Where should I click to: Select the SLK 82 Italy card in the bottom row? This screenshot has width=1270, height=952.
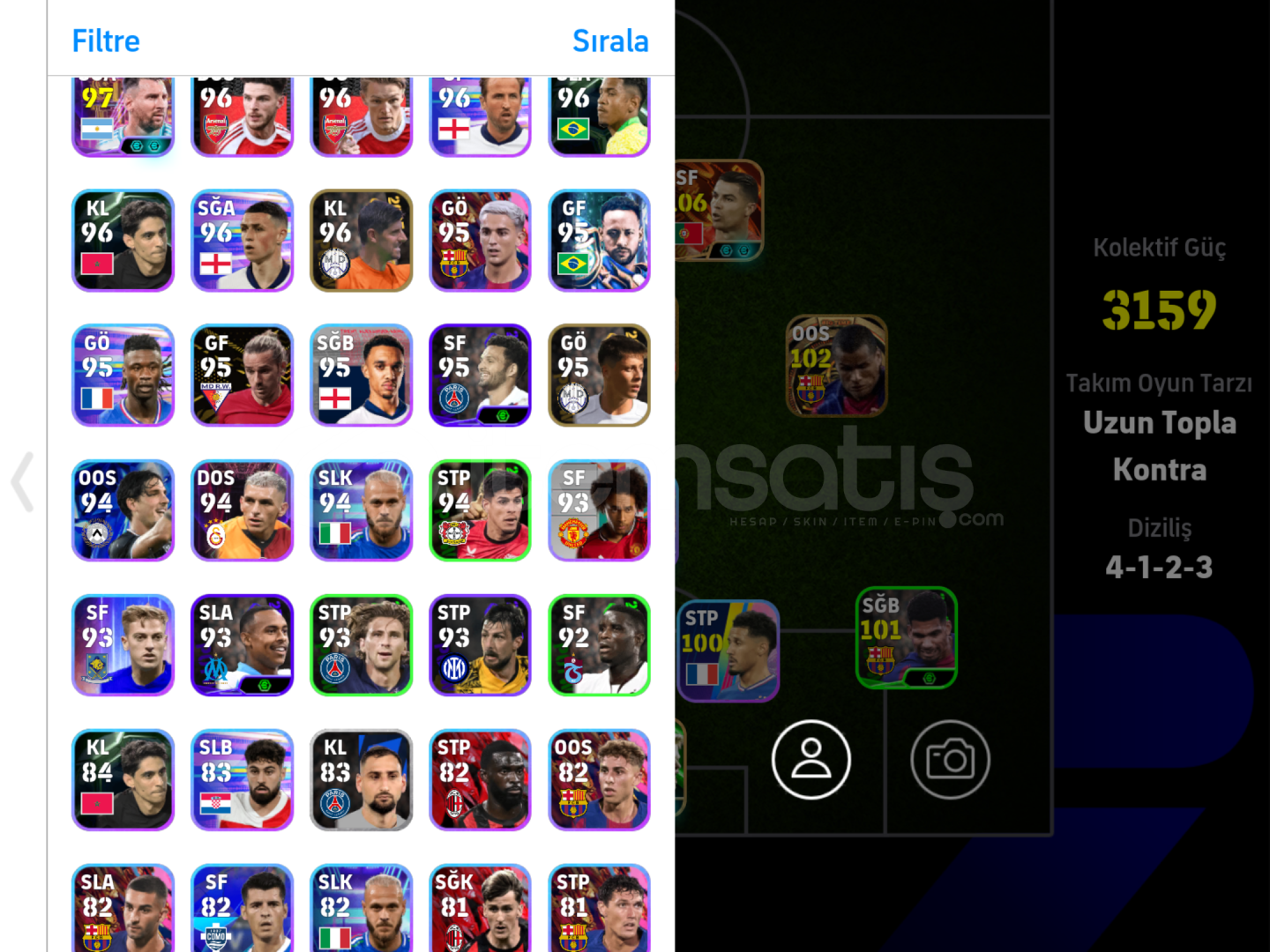pyautogui.click(x=361, y=908)
